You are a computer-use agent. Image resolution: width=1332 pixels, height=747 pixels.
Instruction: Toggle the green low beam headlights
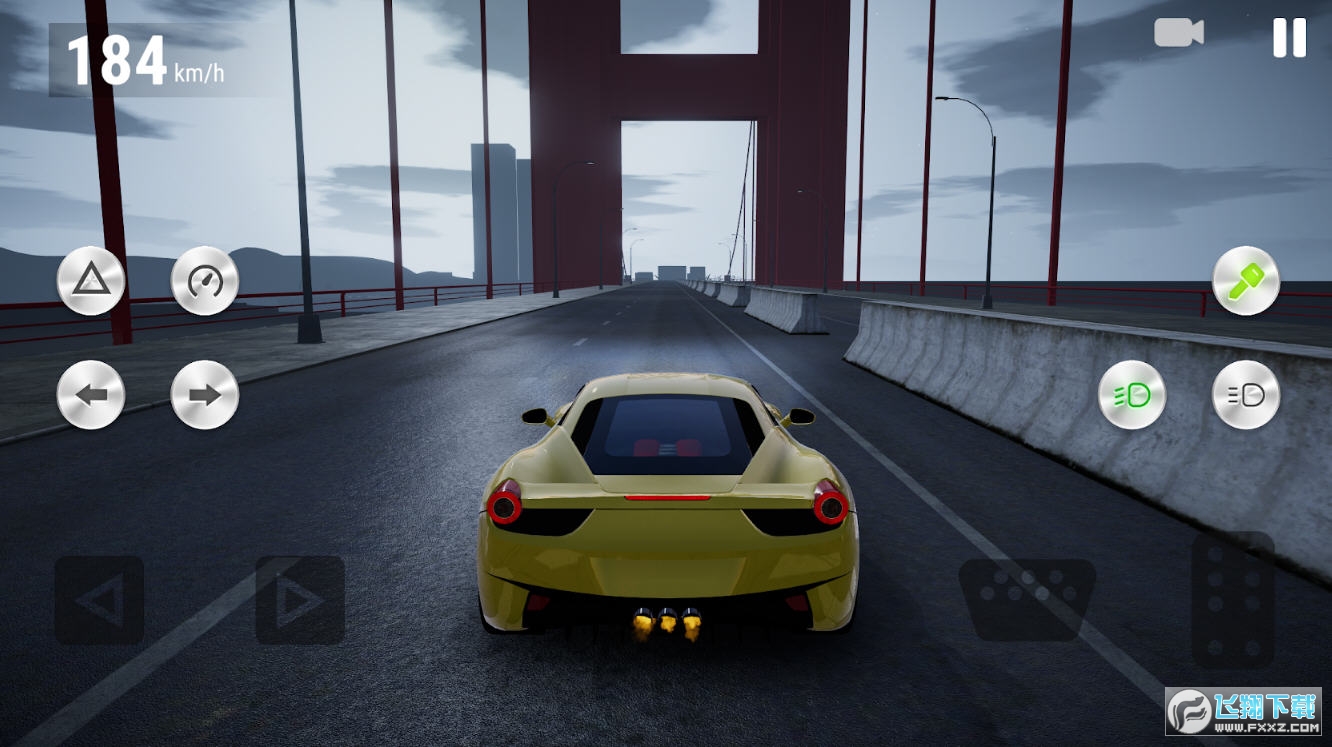pyautogui.click(x=1132, y=395)
